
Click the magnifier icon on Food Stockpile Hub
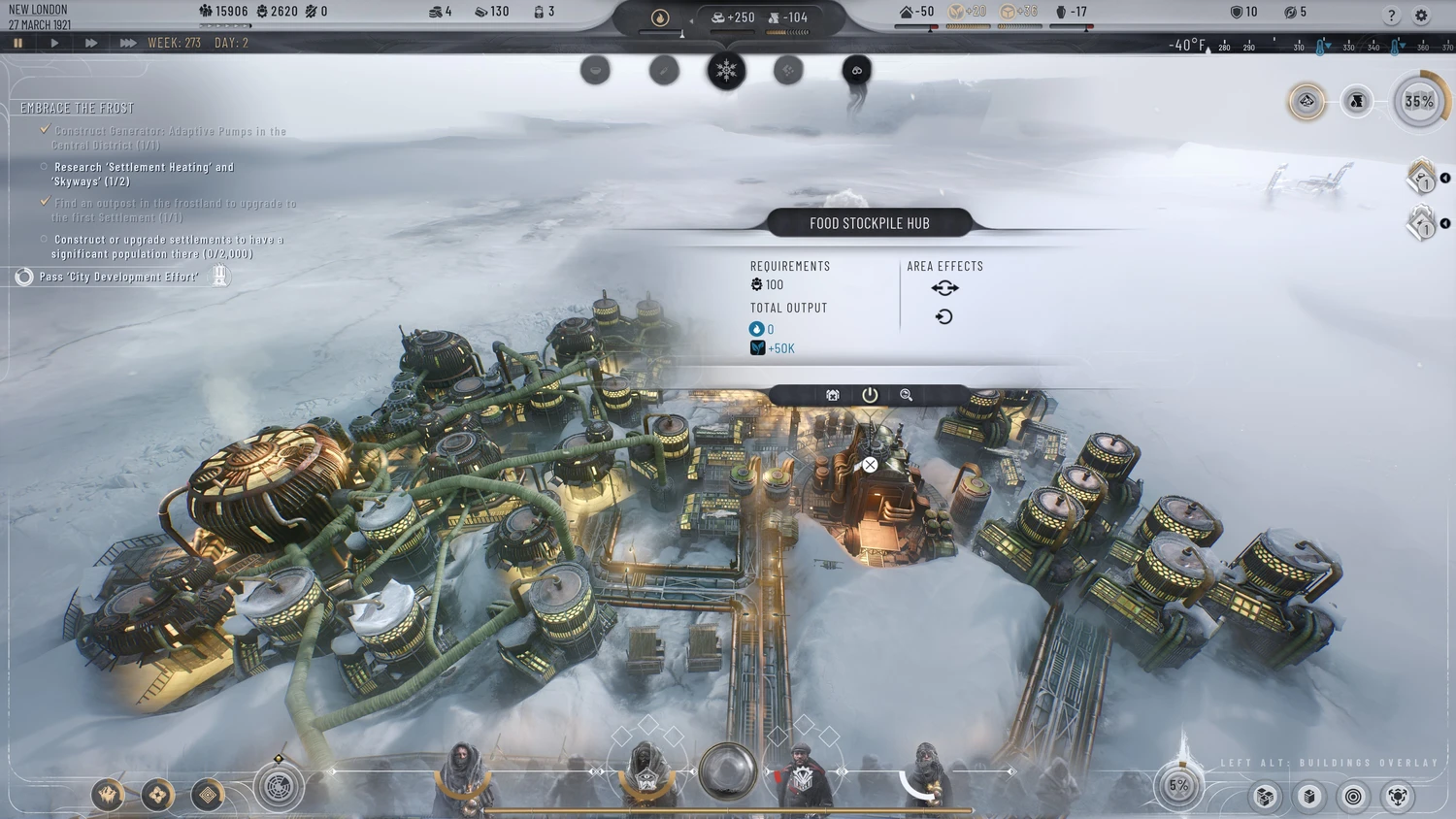pyautogui.click(x=906, y=395)
